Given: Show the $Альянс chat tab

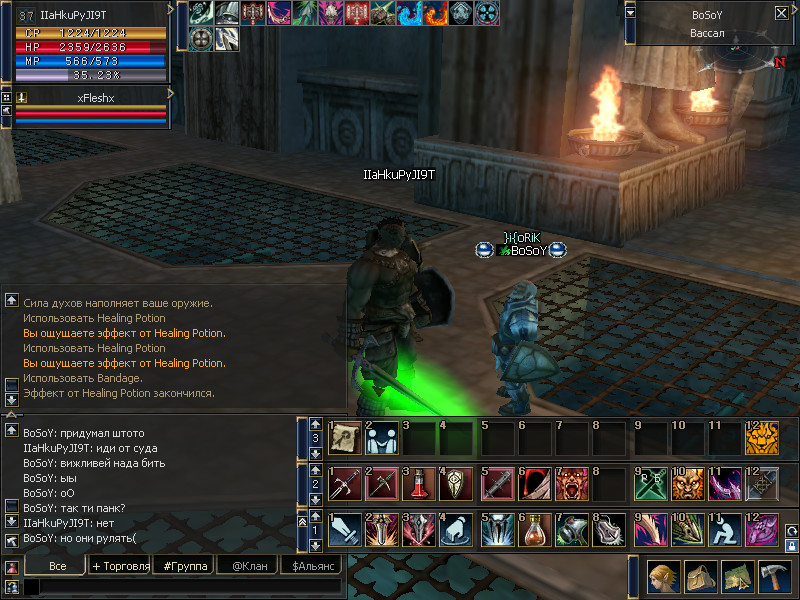Looking at the screenshot, I should (310, 566).
